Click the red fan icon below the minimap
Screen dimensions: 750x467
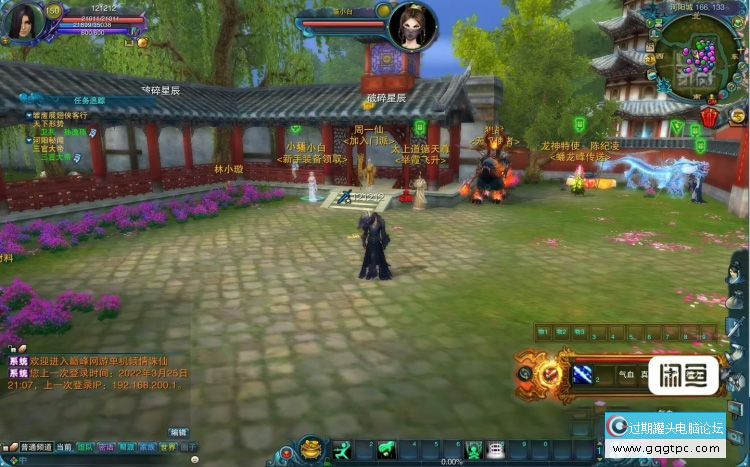[x=709, y=117]
